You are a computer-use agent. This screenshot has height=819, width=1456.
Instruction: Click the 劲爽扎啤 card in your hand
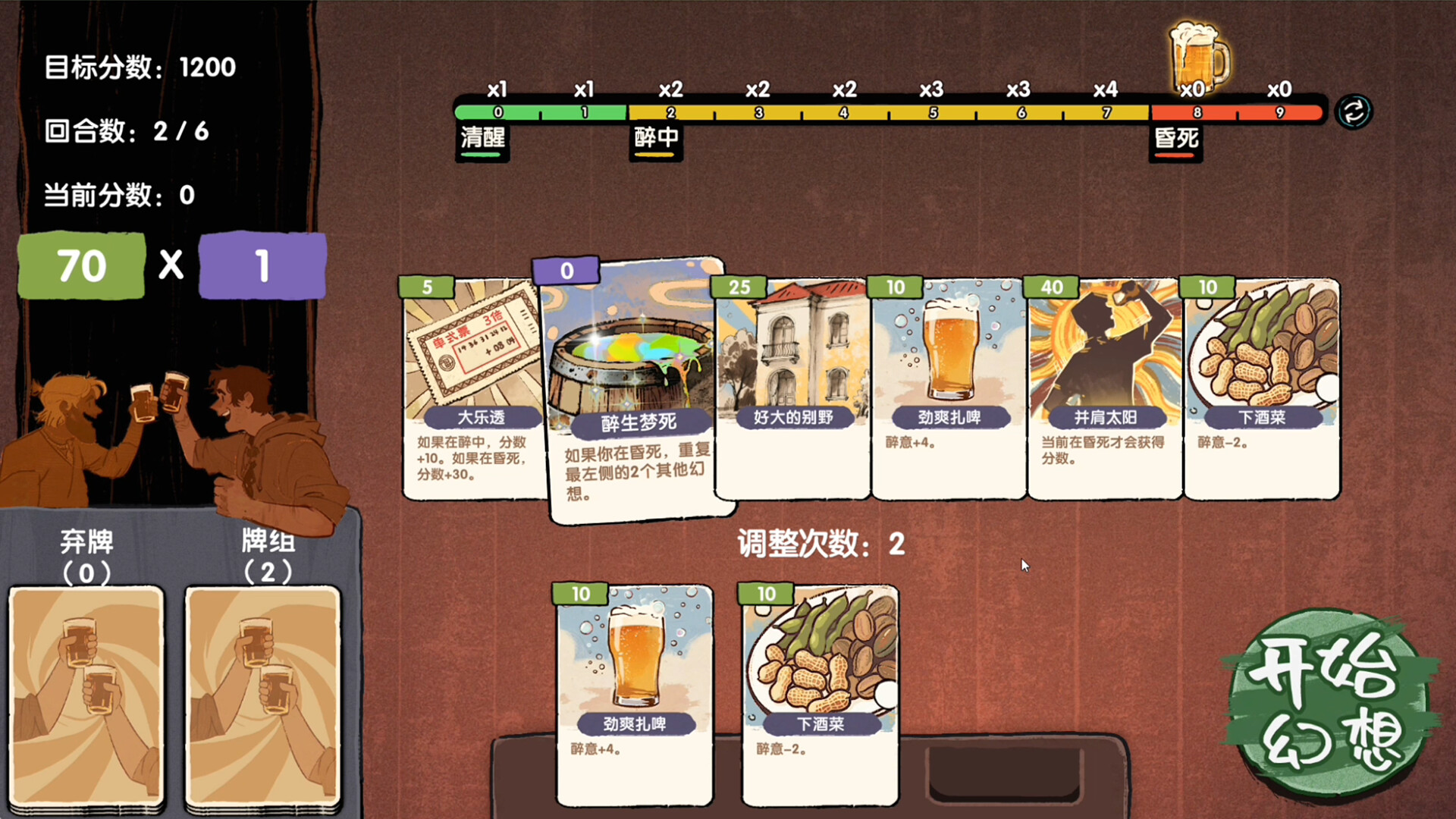[x=635, y=690]
